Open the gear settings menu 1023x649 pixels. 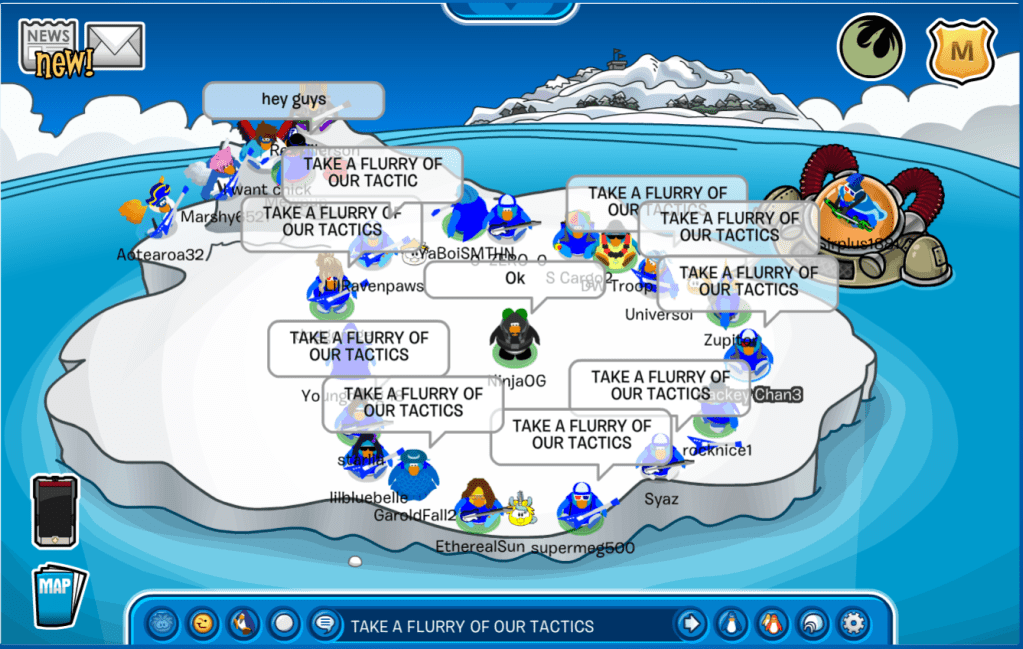click(853, 625)
